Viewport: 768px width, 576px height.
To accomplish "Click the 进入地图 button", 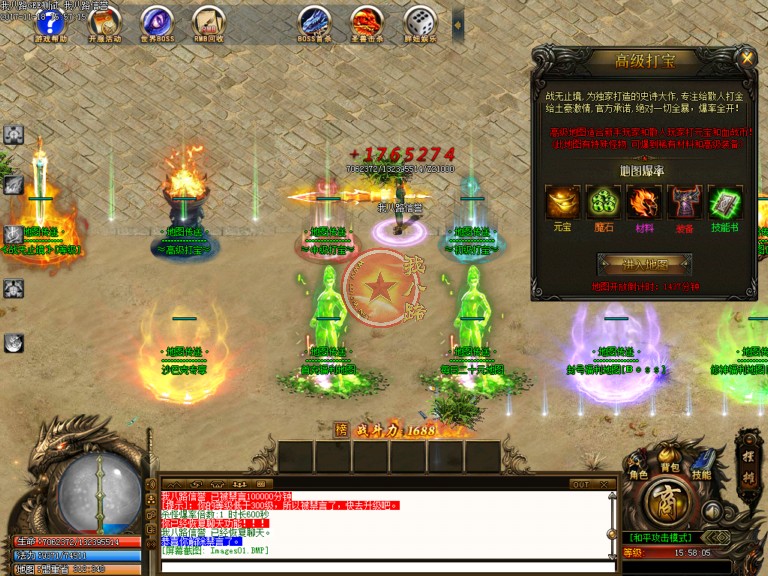I will 644,265.
